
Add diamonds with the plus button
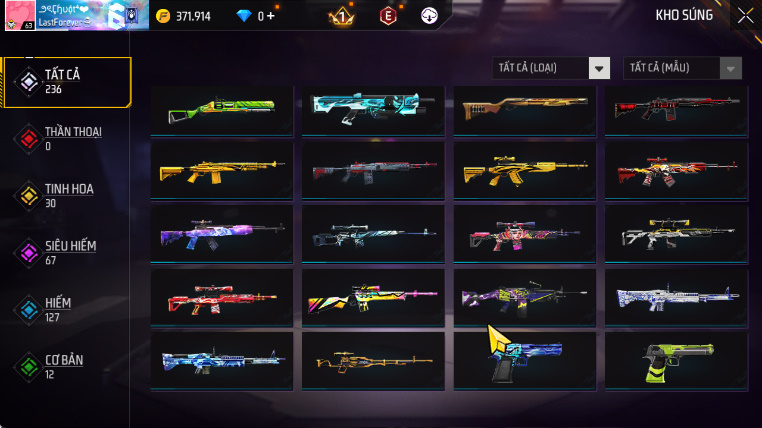[270, 16]
